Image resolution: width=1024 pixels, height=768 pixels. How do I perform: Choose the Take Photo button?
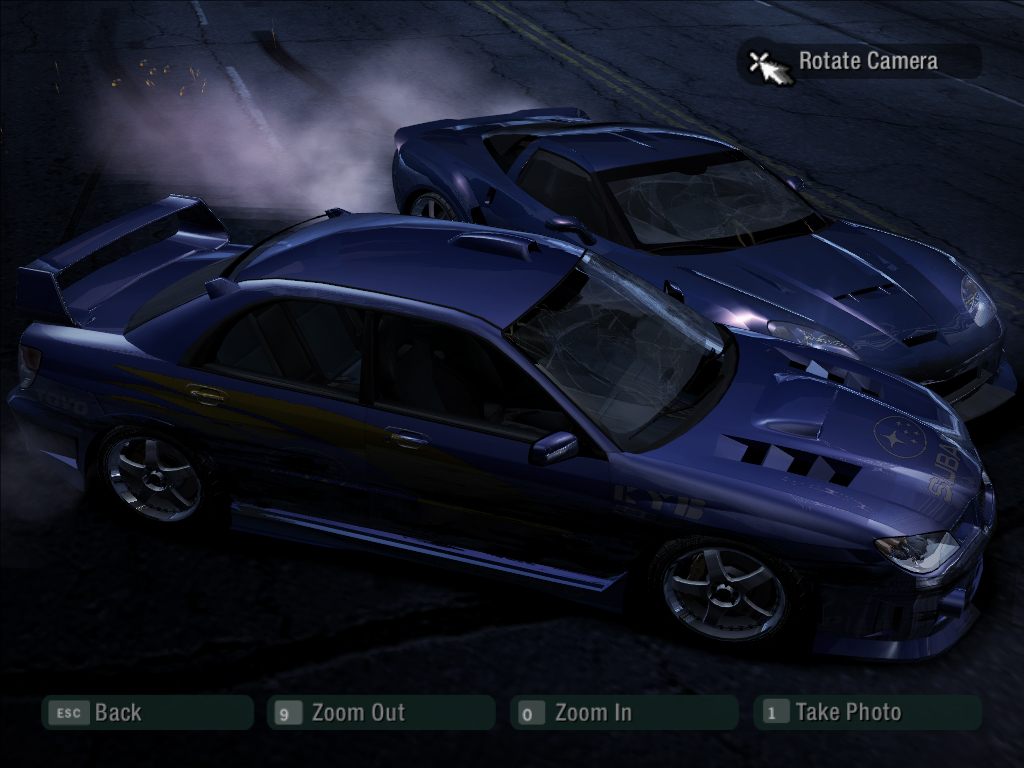[x=866, y=713]
